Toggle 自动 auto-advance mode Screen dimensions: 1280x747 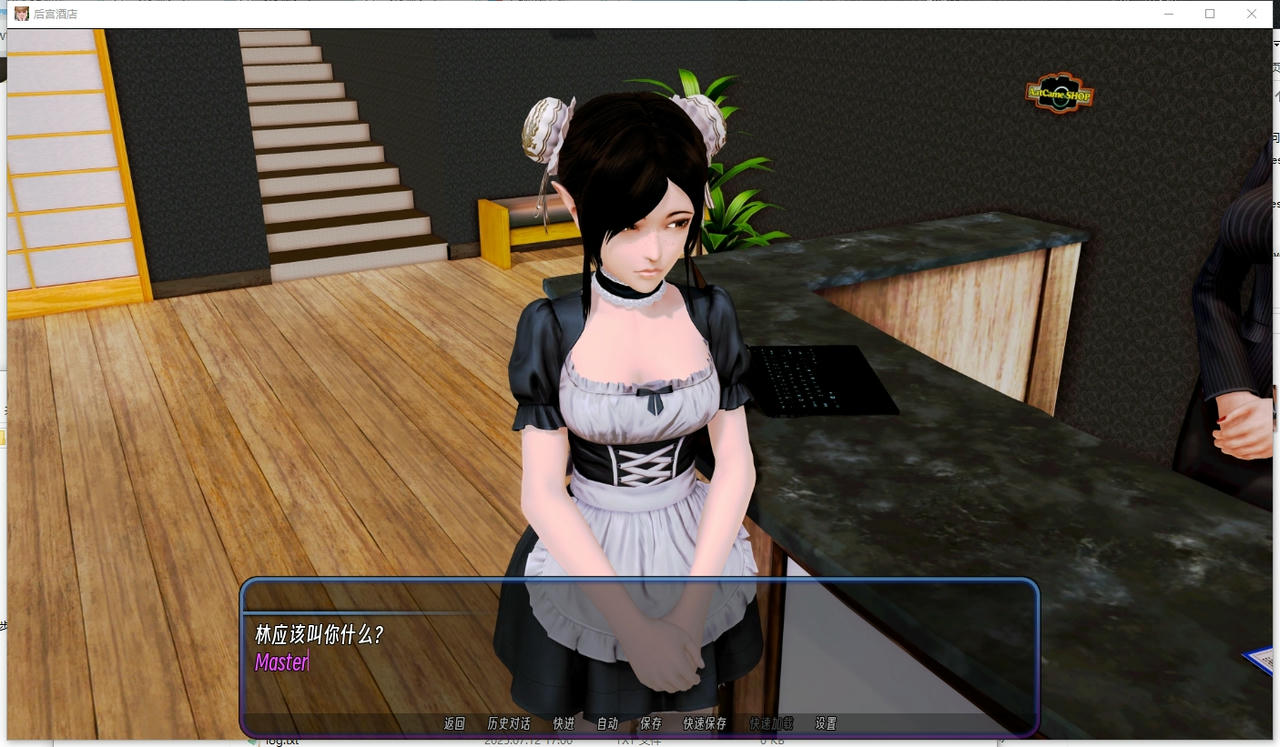(607, 723)
